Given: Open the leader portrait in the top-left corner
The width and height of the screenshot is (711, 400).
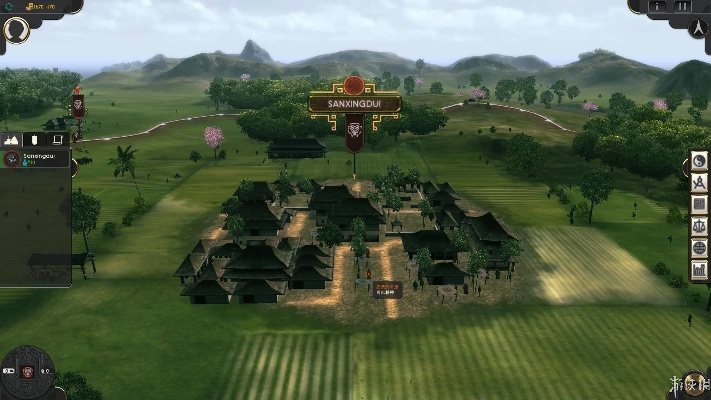Looking at the screenshot, I should [x=16, y=29].
